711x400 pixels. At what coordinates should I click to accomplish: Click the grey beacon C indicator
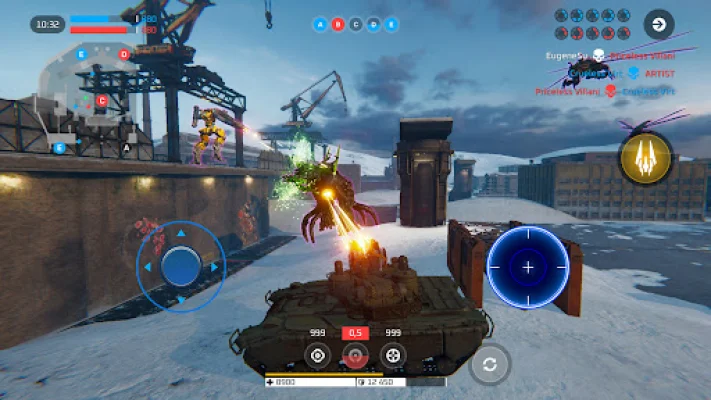(355, 24)
